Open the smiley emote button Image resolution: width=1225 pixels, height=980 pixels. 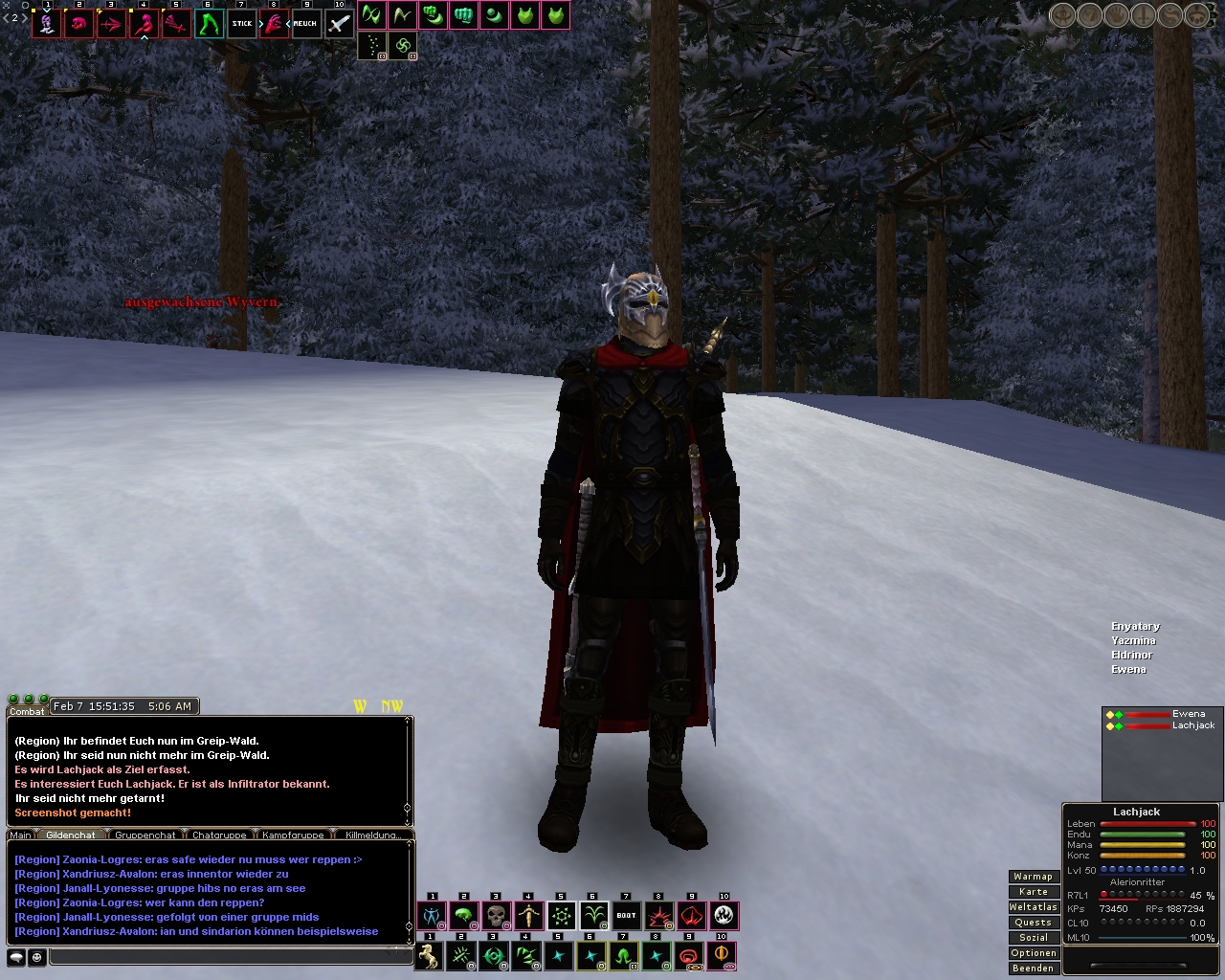point(37,956)
